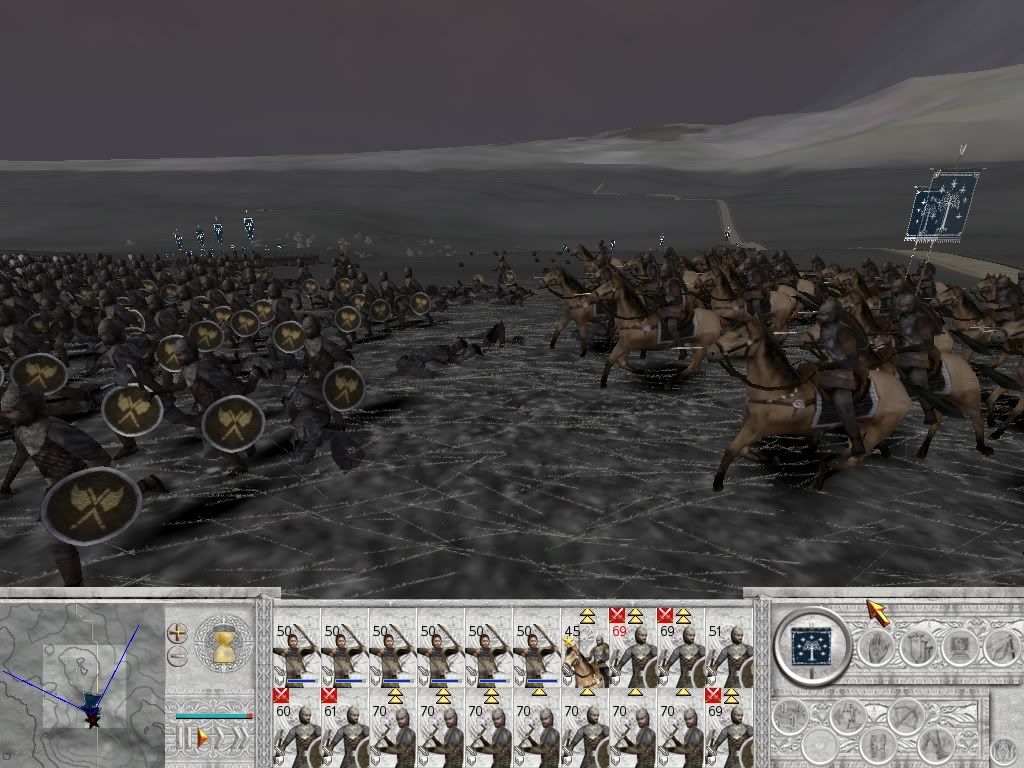Set battle speed to normal play arrow

tap(202, 738)
